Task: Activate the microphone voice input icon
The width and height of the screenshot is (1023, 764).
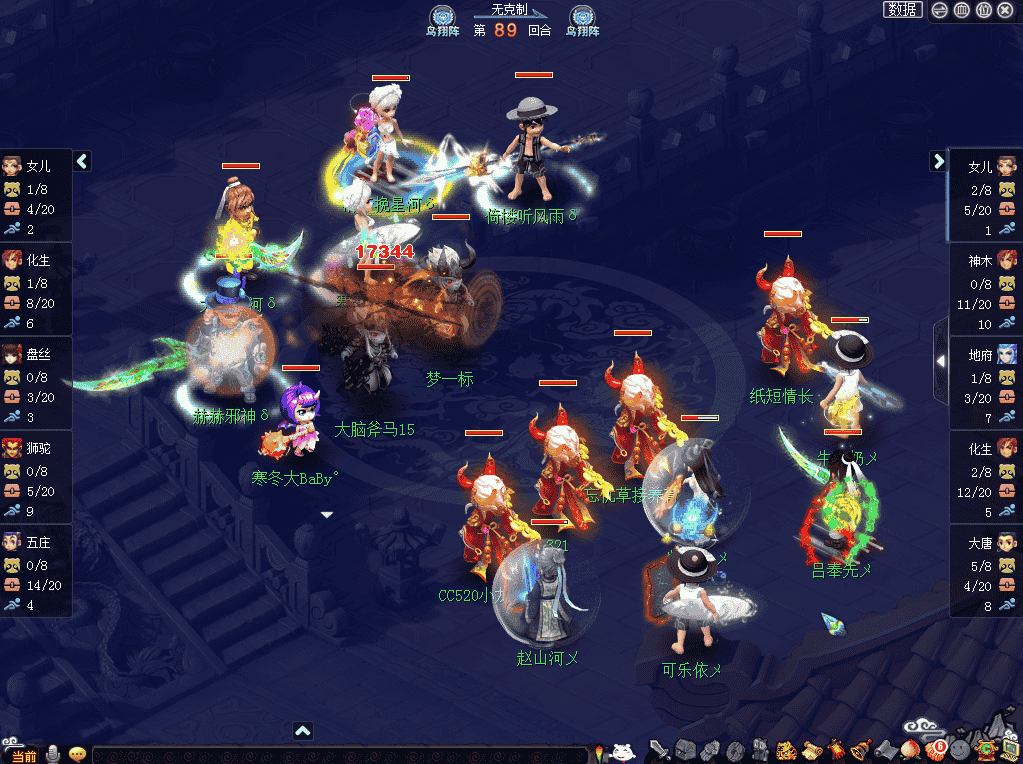Action: (x=53, y=754)
